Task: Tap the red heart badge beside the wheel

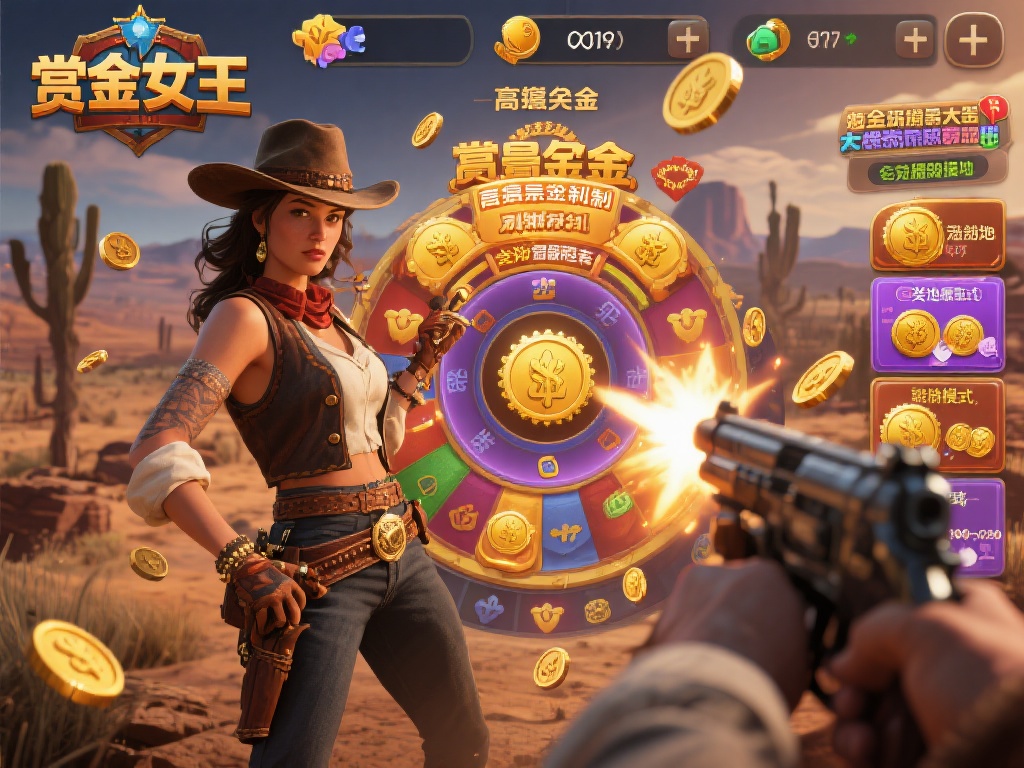Action: click(676, 177)
